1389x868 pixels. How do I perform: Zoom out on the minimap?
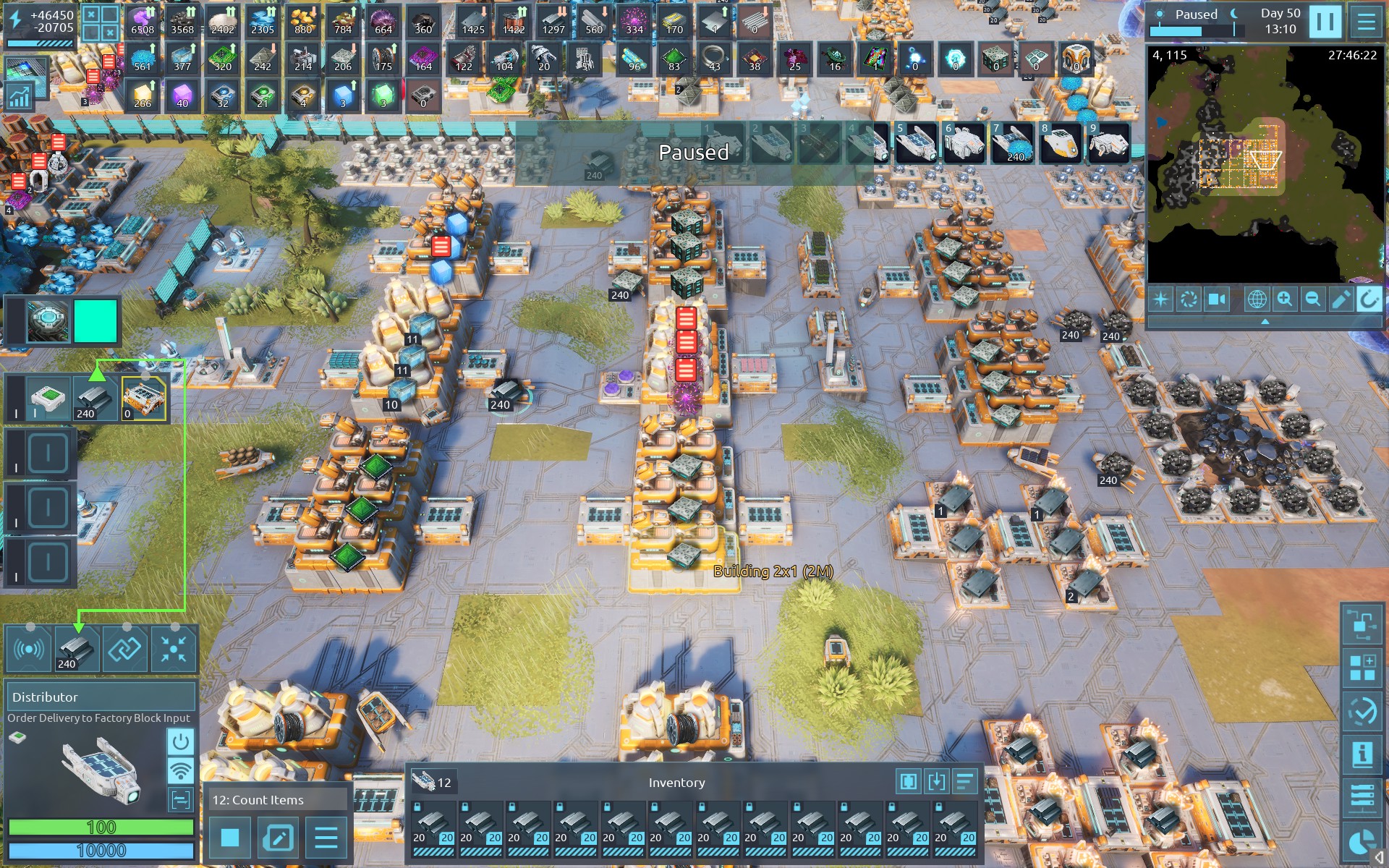[x=1312, y=299]
